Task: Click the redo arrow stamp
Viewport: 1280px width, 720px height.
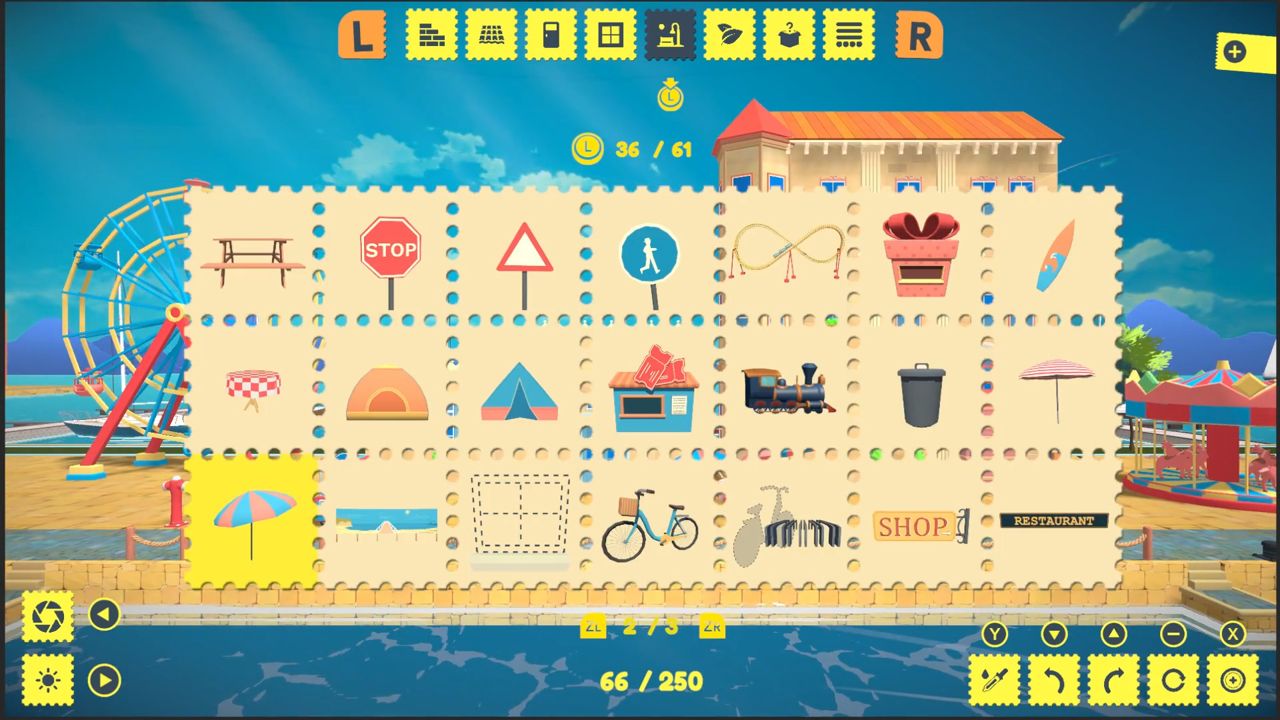Action: 1116,679
